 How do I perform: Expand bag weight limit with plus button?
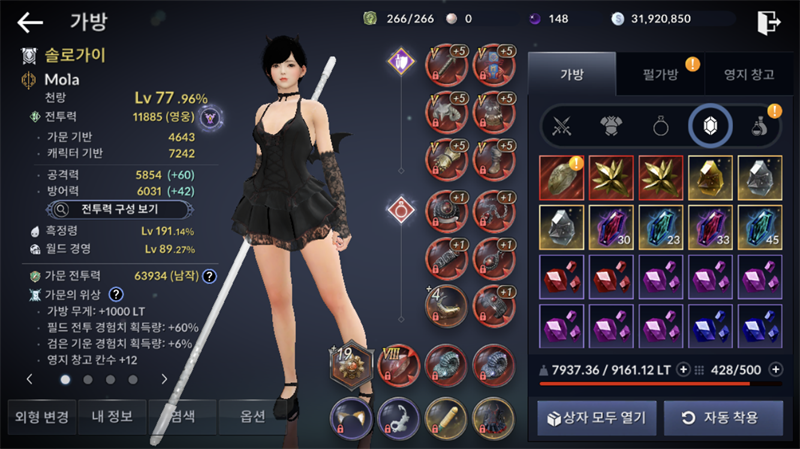[684, 369]
